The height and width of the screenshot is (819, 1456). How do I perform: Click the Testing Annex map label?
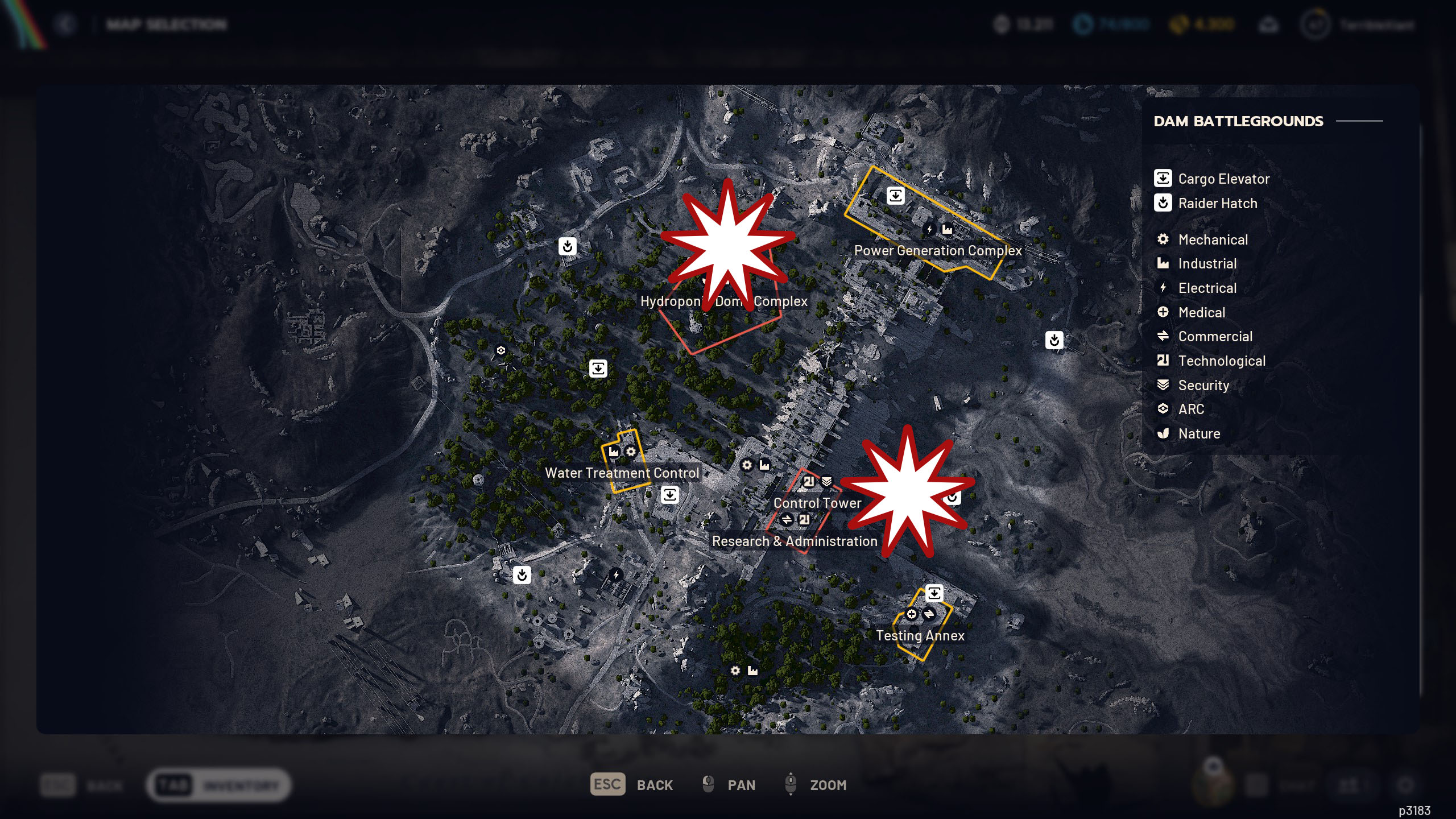[x=920, y=636]
